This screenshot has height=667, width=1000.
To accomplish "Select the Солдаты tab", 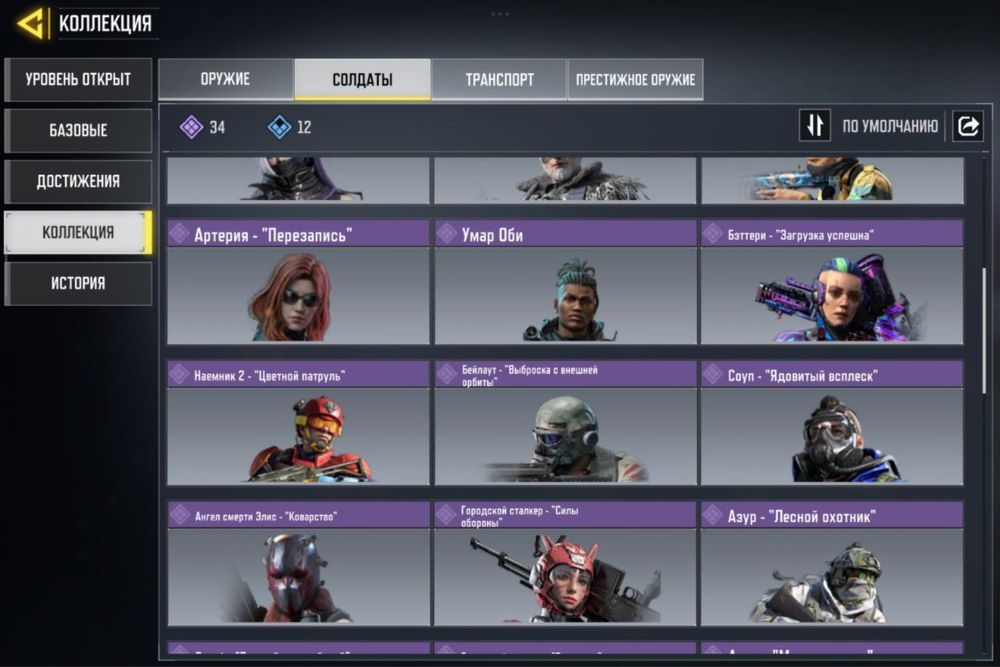I will pos(362,79).
